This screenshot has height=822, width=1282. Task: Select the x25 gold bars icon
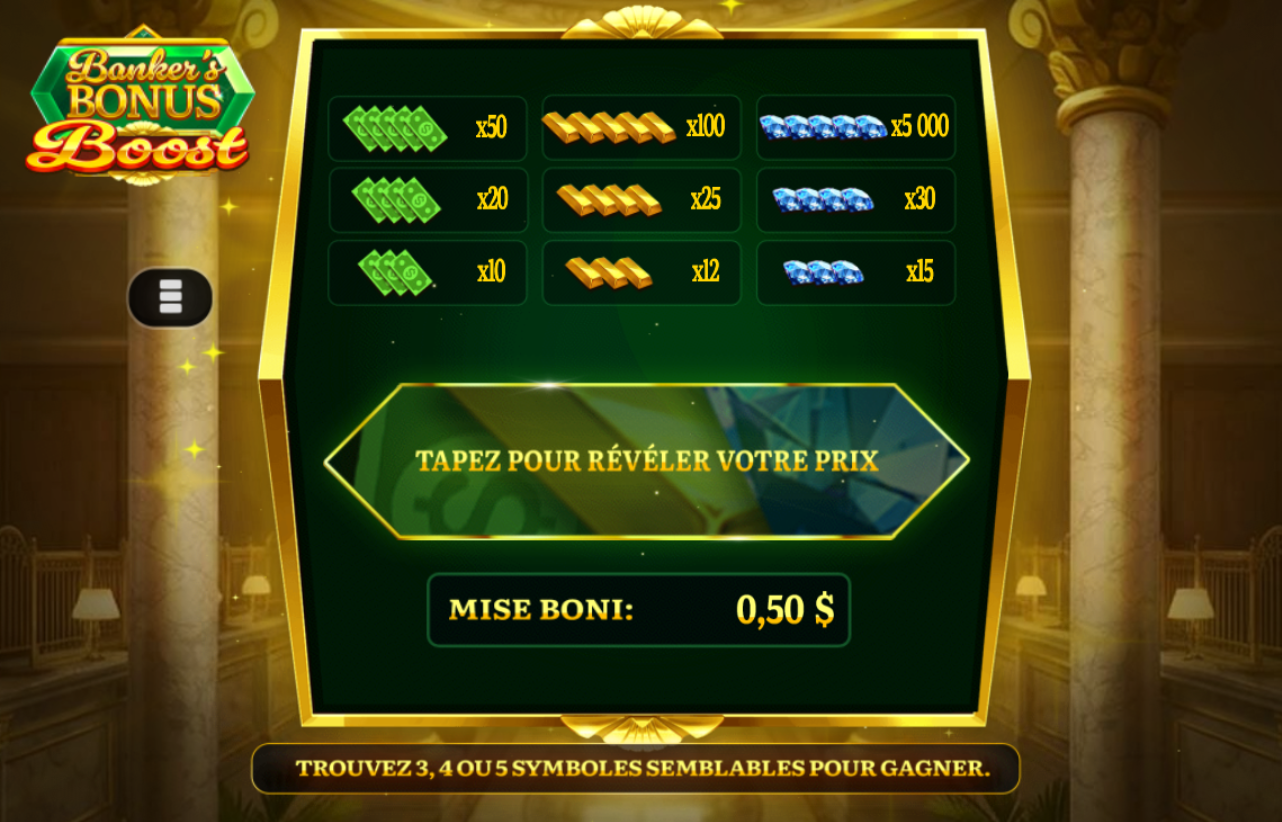(608, 199)
